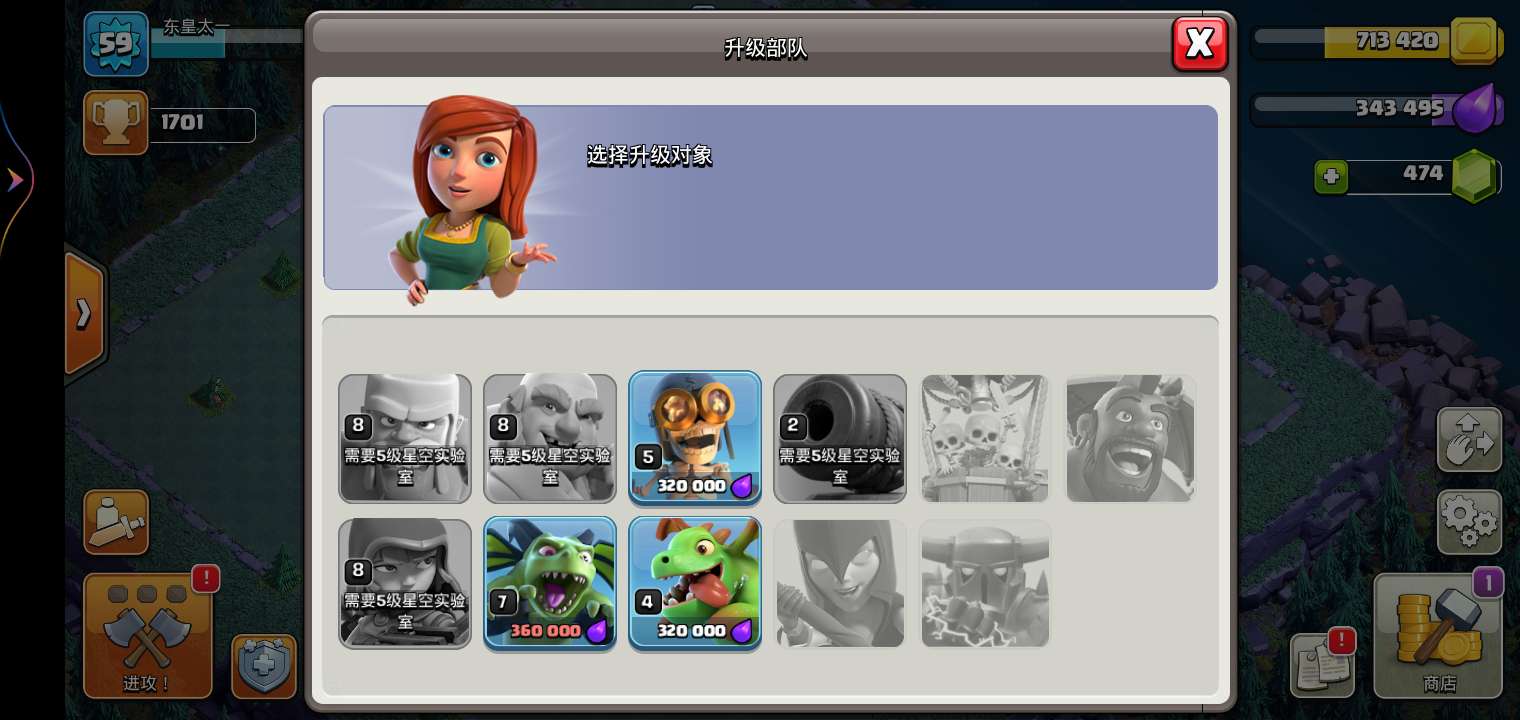Screen dimensions: 1520x720
Task: Add gems with the green plus button
Action: [x=1331, y=177]
